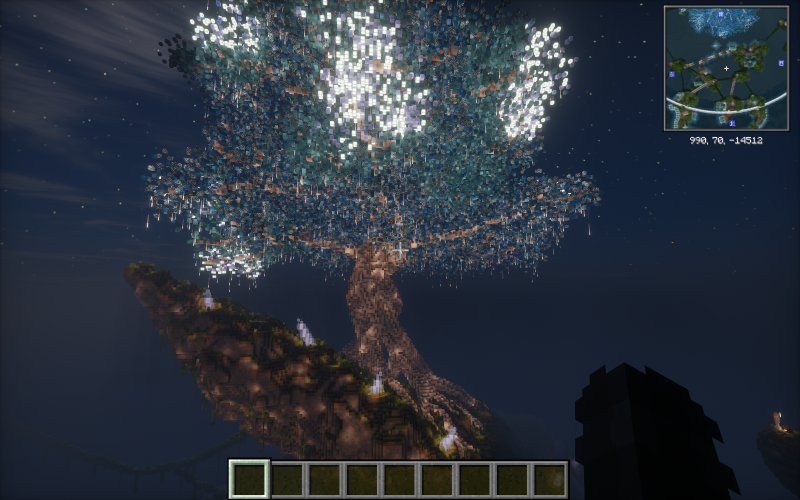Select the highlighted active hotbar slot
Viewport: 800px width, 500px height.
coord(249,479)
